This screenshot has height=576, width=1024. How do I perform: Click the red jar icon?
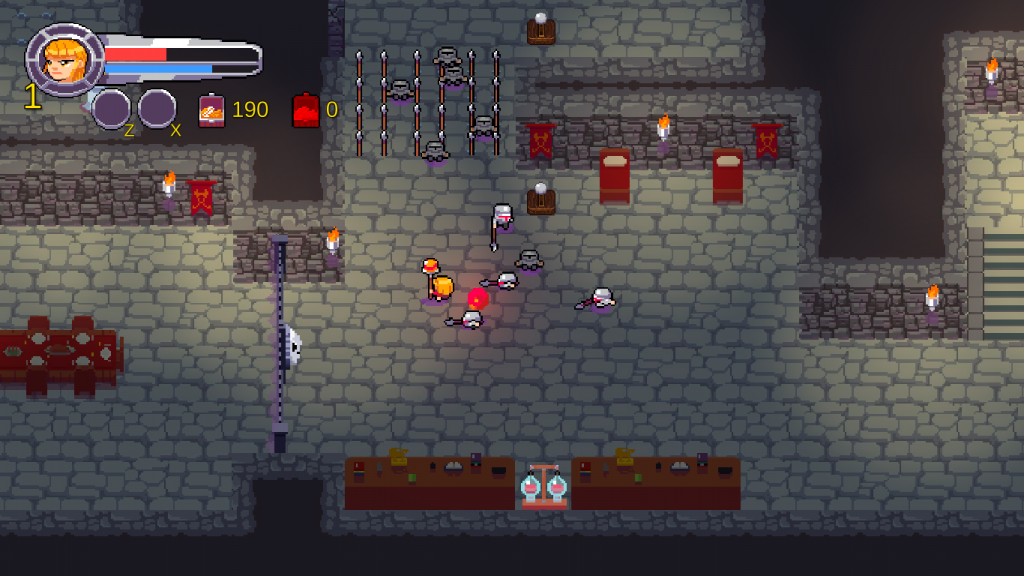click(305, 110)
